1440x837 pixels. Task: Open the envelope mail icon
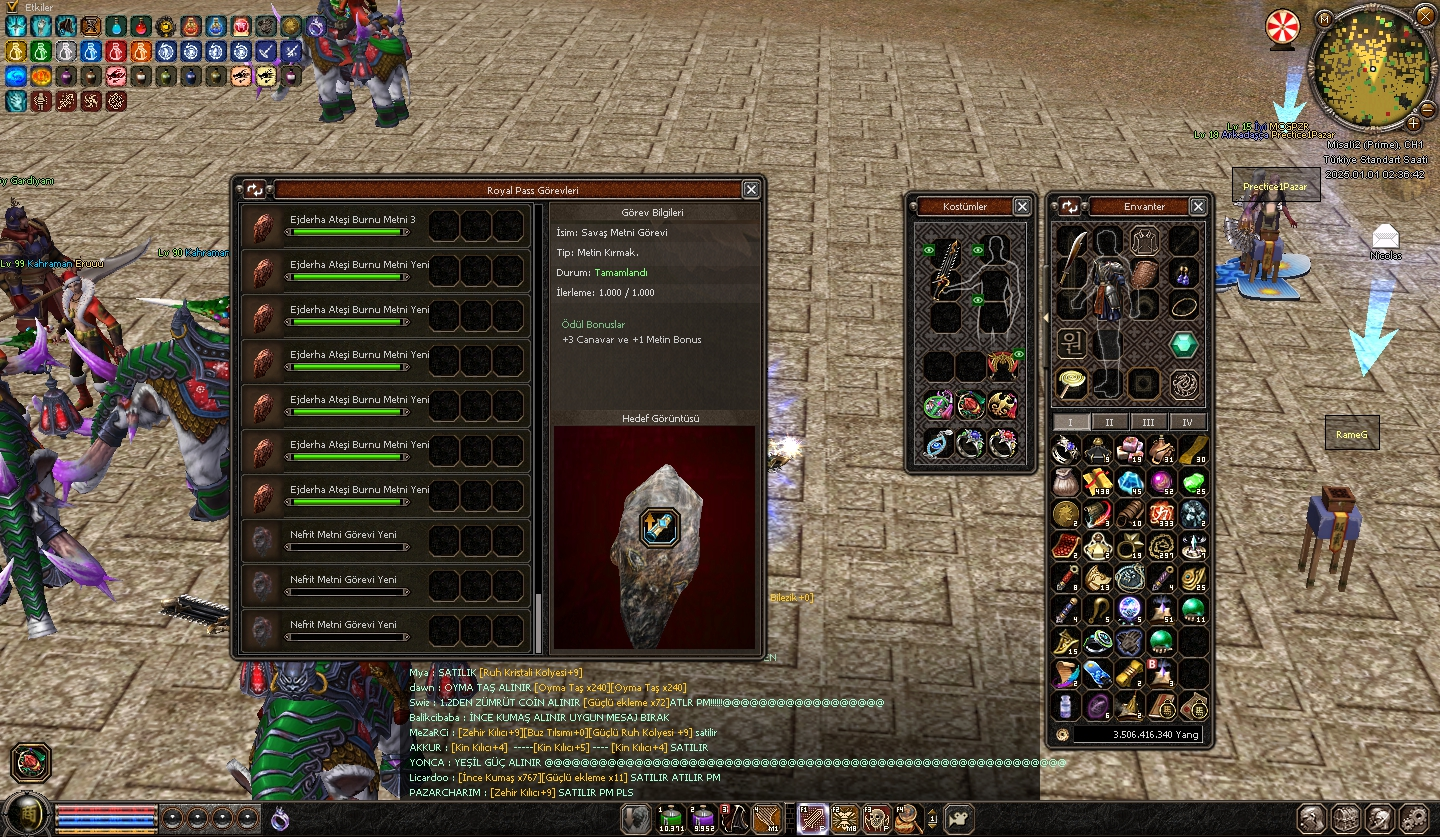point(1385,236)
